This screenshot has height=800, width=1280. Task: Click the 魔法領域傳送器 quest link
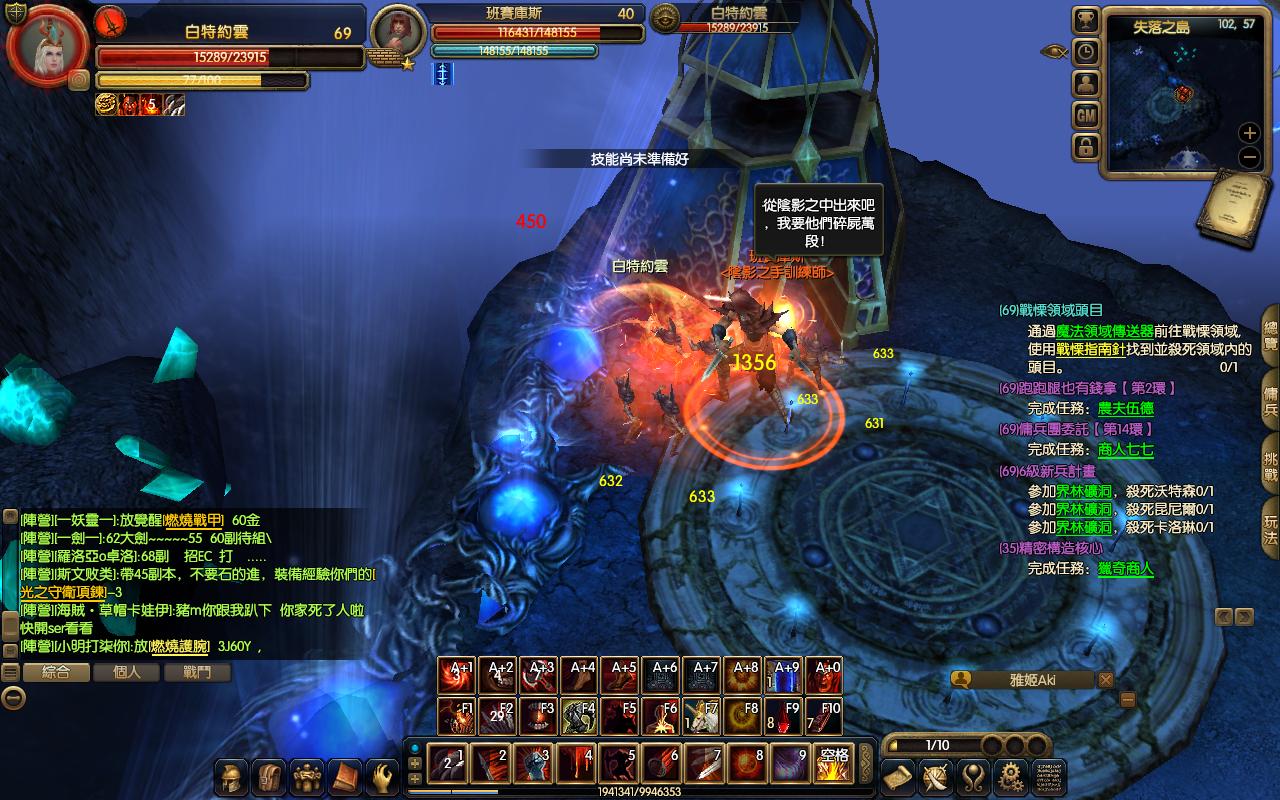tap(1105, 331)
